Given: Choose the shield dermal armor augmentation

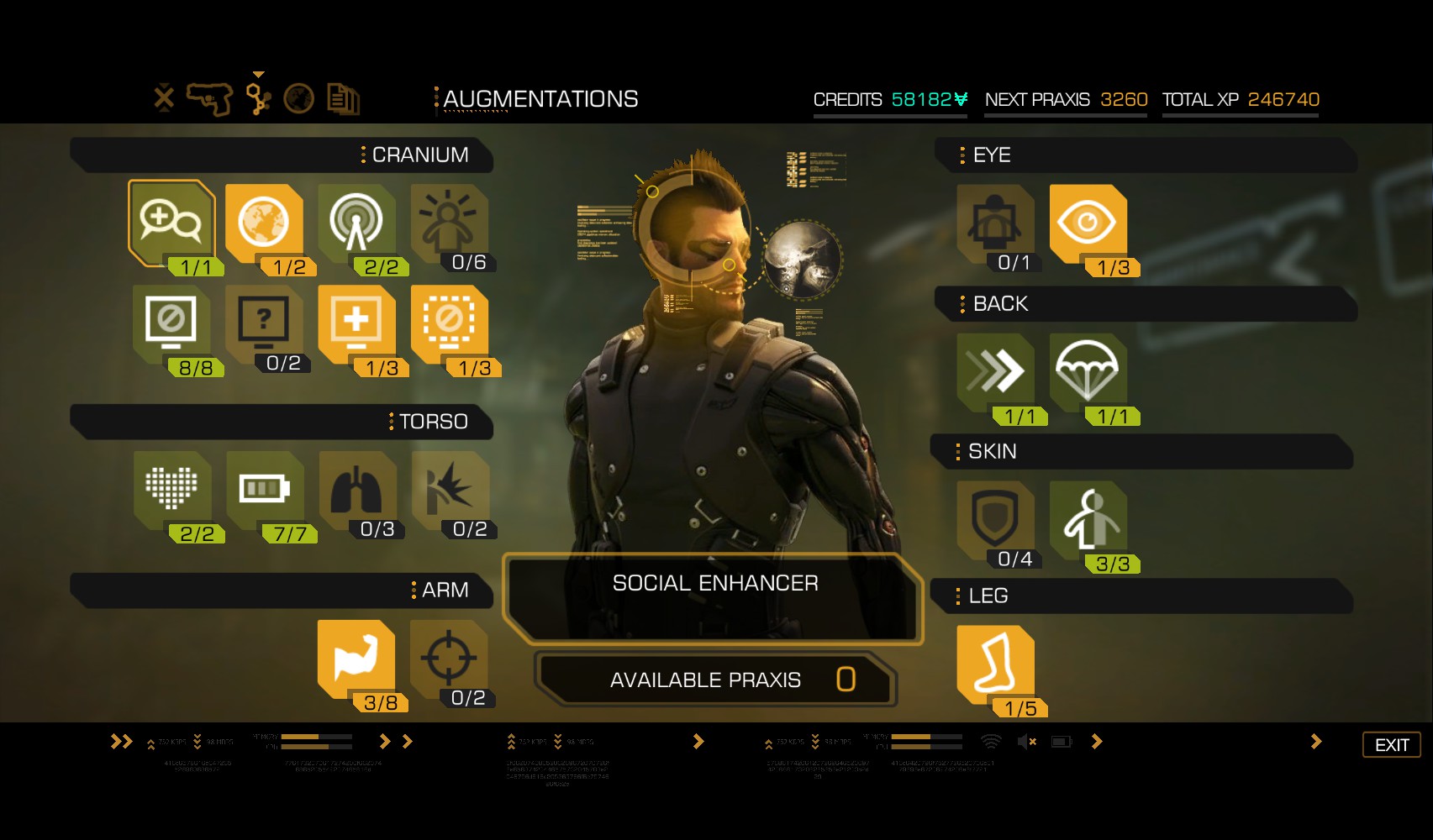Looking at the screenshot, I should (995, 518).
